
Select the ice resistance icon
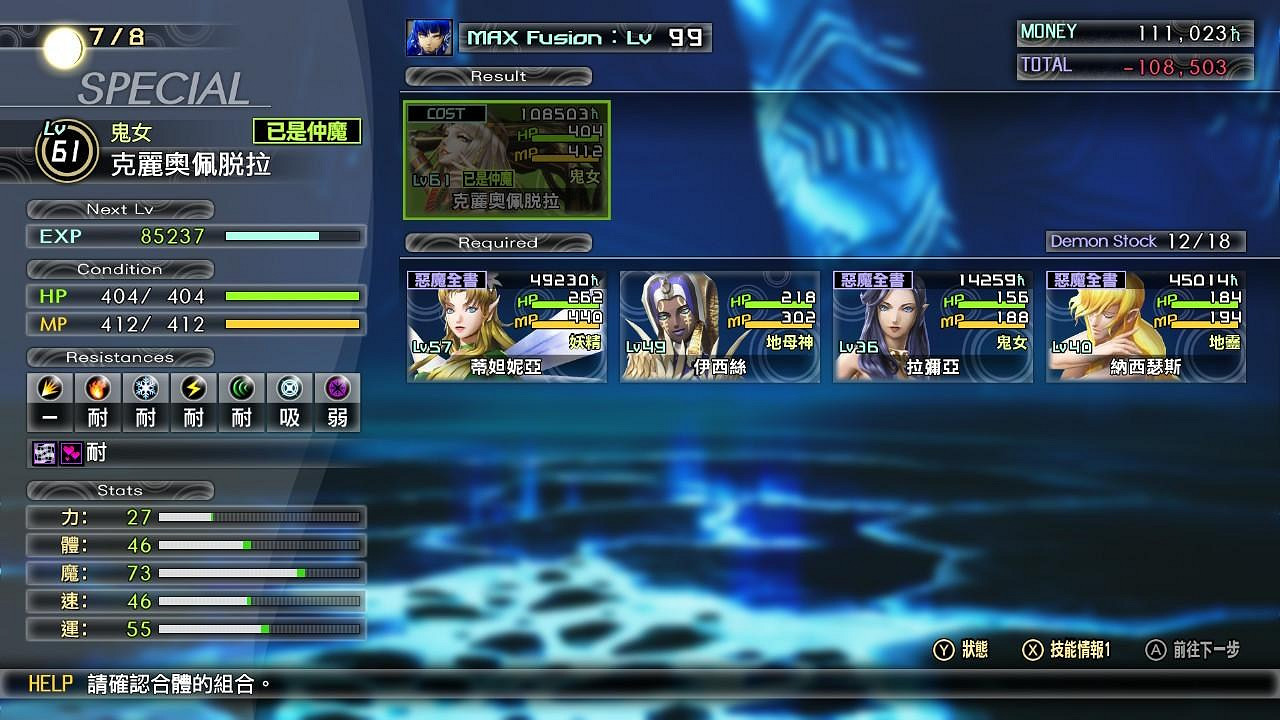[146, 388]
